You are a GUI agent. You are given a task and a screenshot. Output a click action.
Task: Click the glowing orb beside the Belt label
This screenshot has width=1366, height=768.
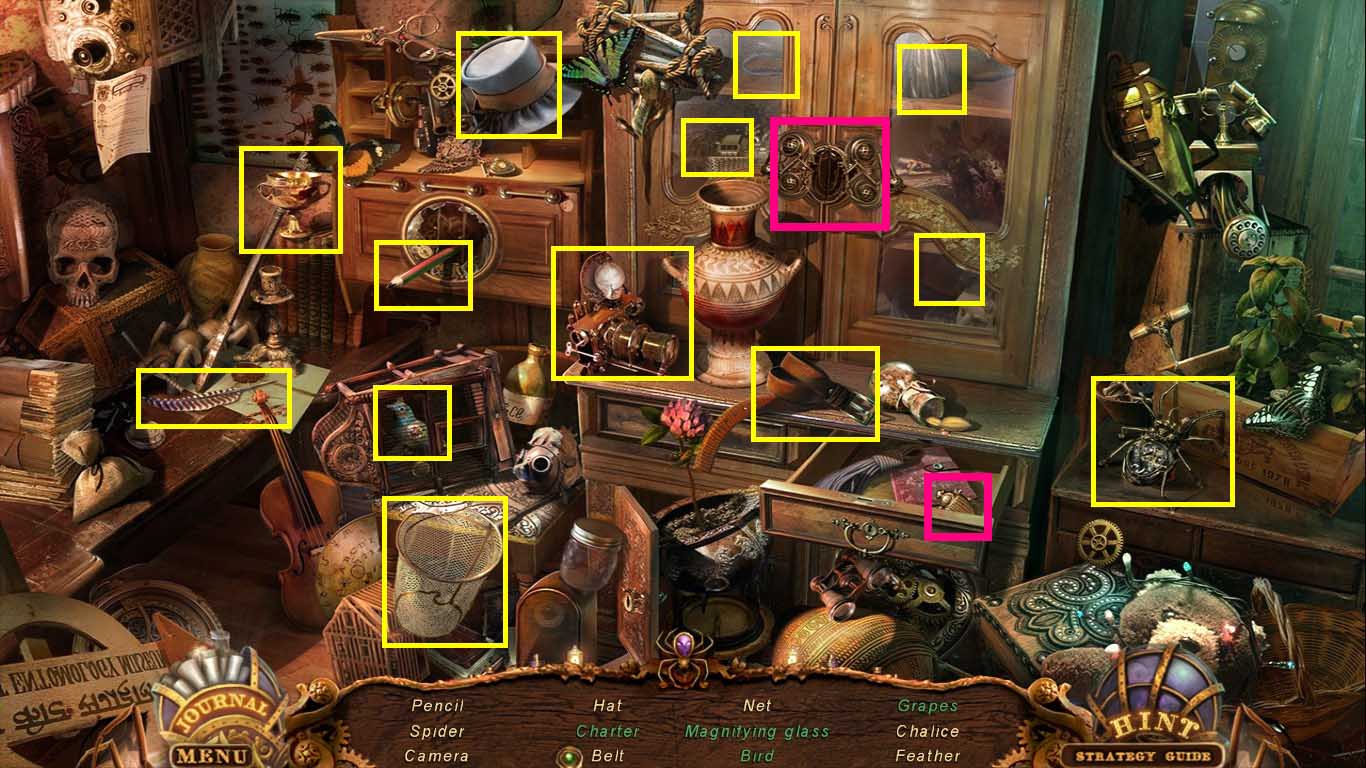(x=568, y=757)
